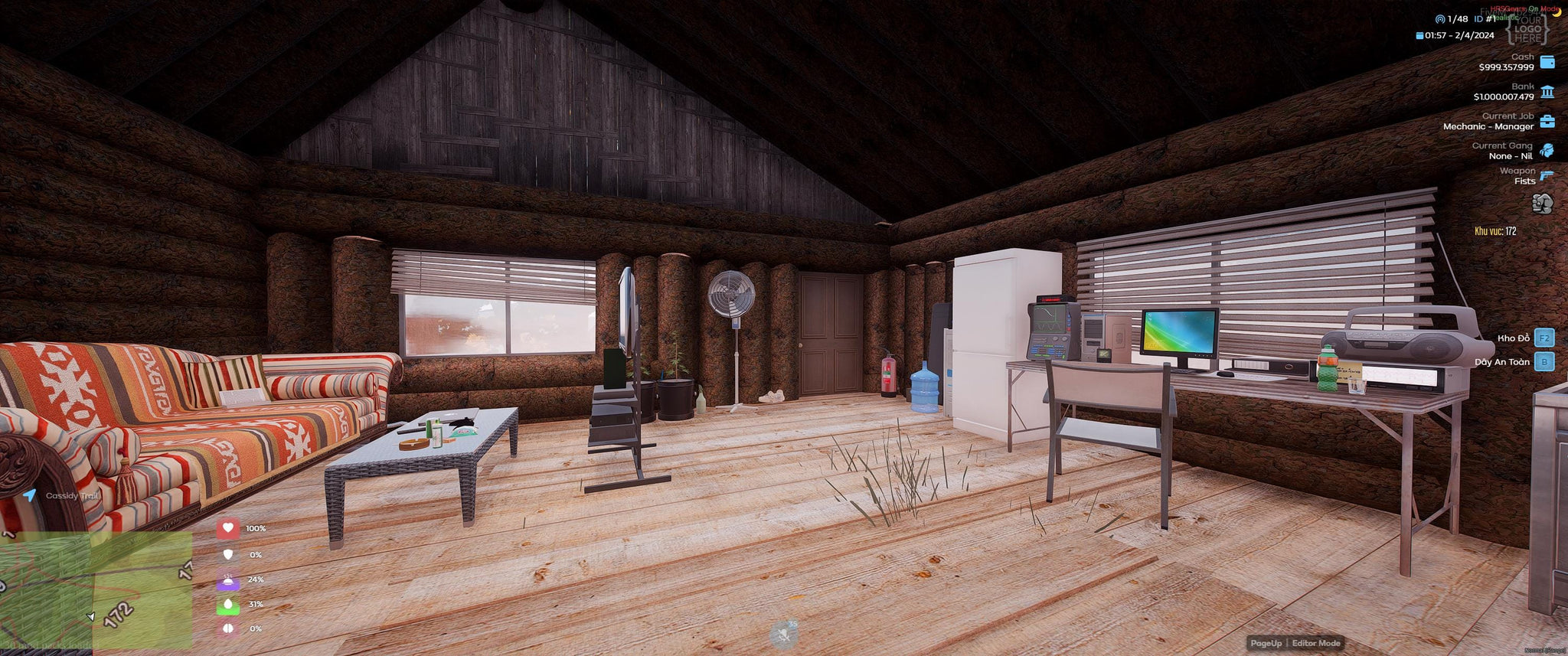Click the Editor Mode label

coord(1316,643)
